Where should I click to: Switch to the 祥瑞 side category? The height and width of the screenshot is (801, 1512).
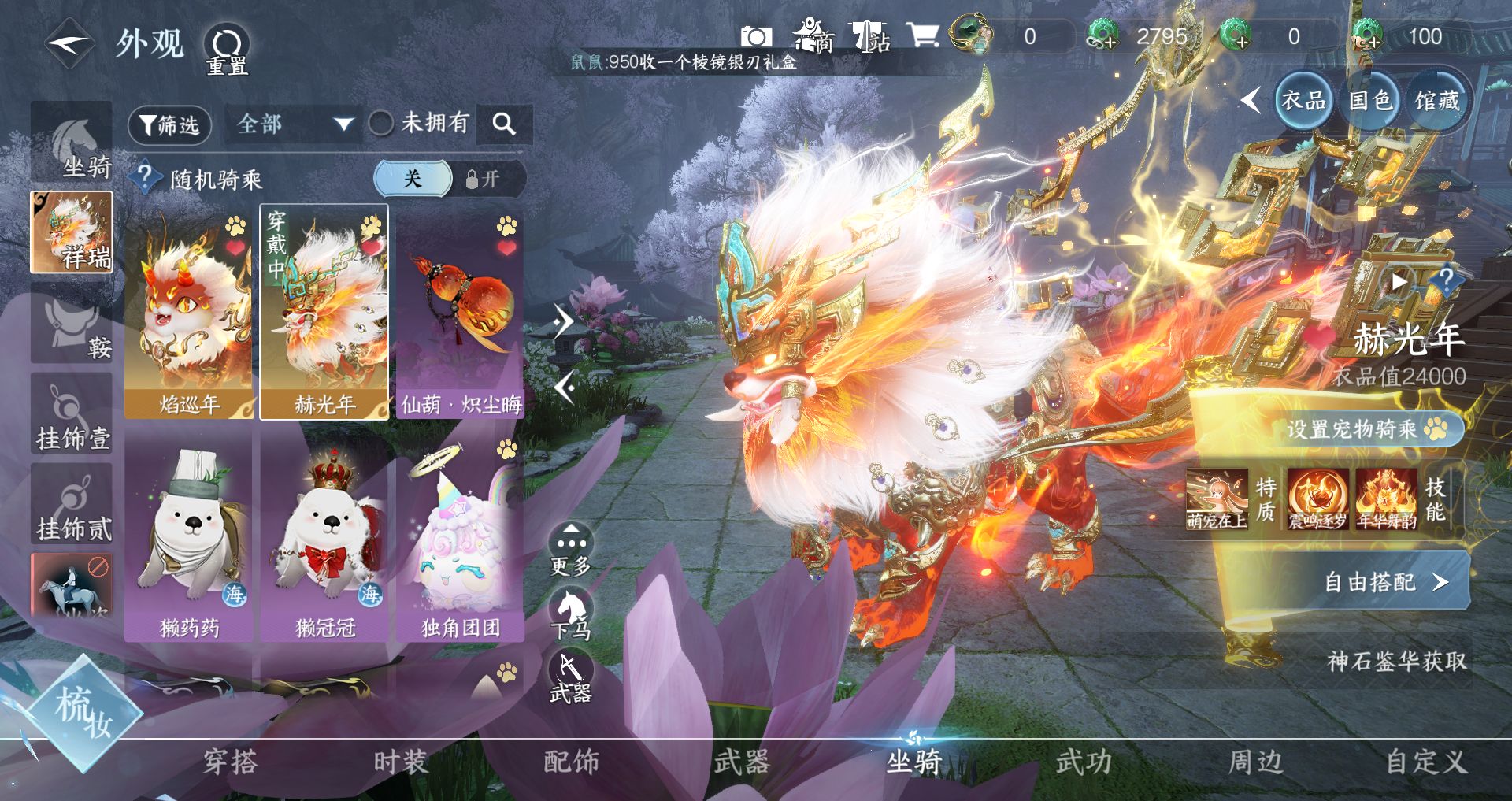pyautogui.click(x=72, y=232)
